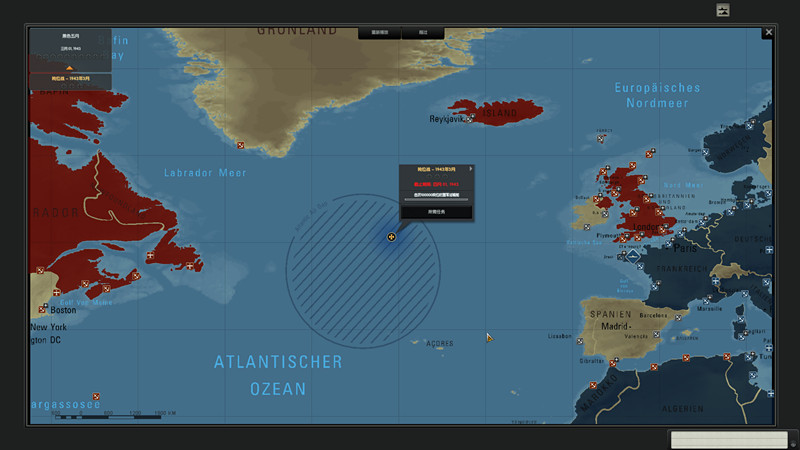Select the red base marker in southern Greenland
The width and height of the screenshot is (800, 450).
point(241,145)
